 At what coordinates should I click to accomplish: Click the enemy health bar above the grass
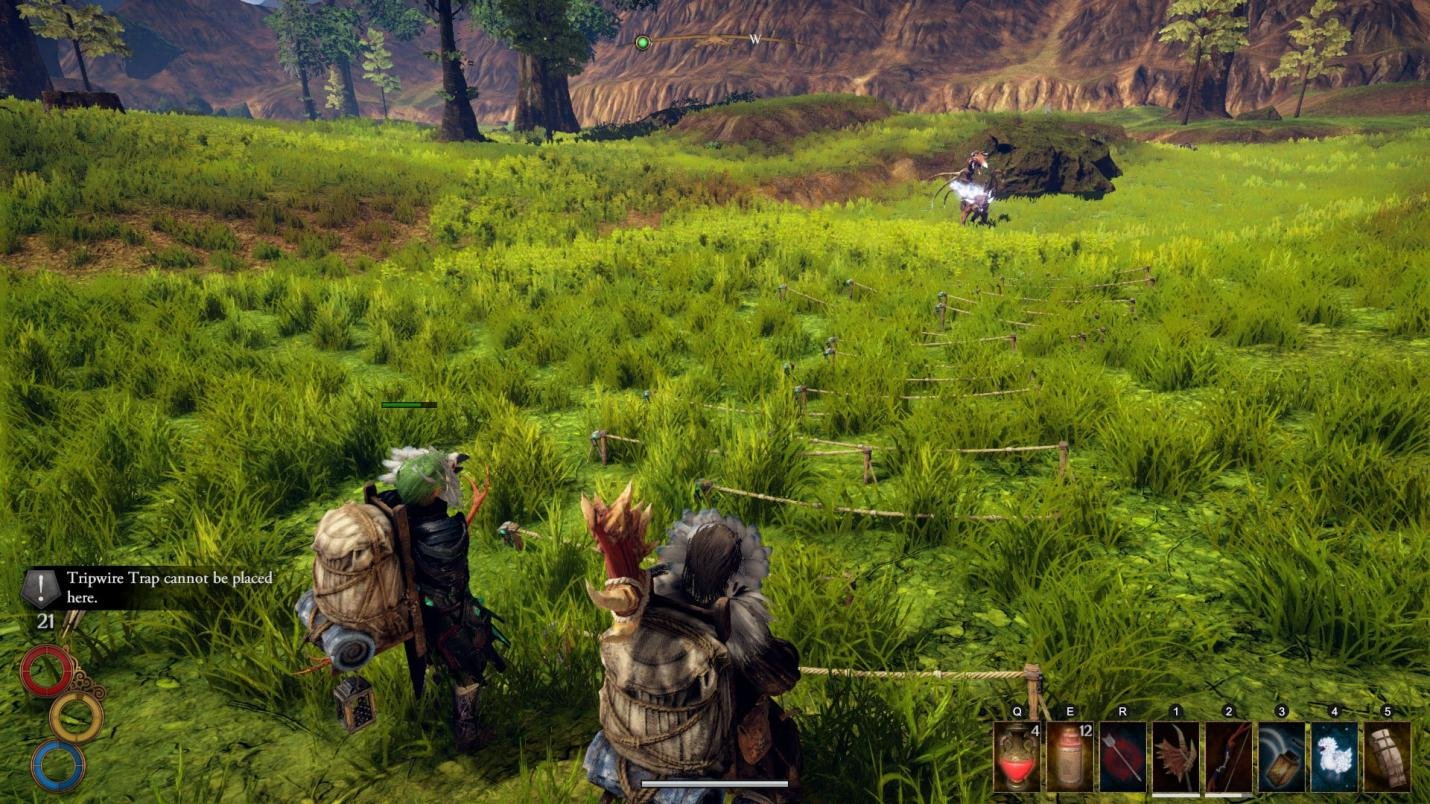tap(408, 404)
